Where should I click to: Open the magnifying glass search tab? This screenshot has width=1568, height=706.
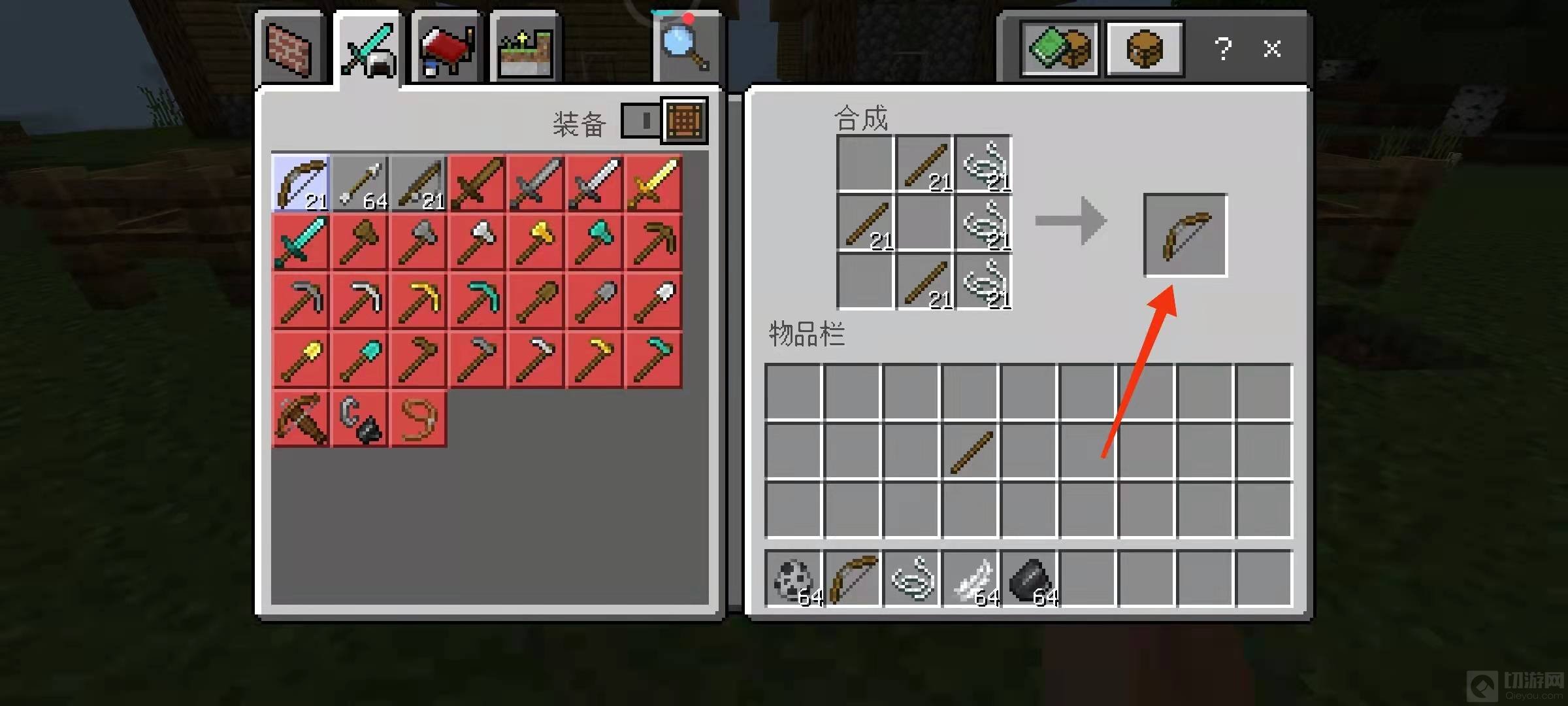[x=685, y=47]
